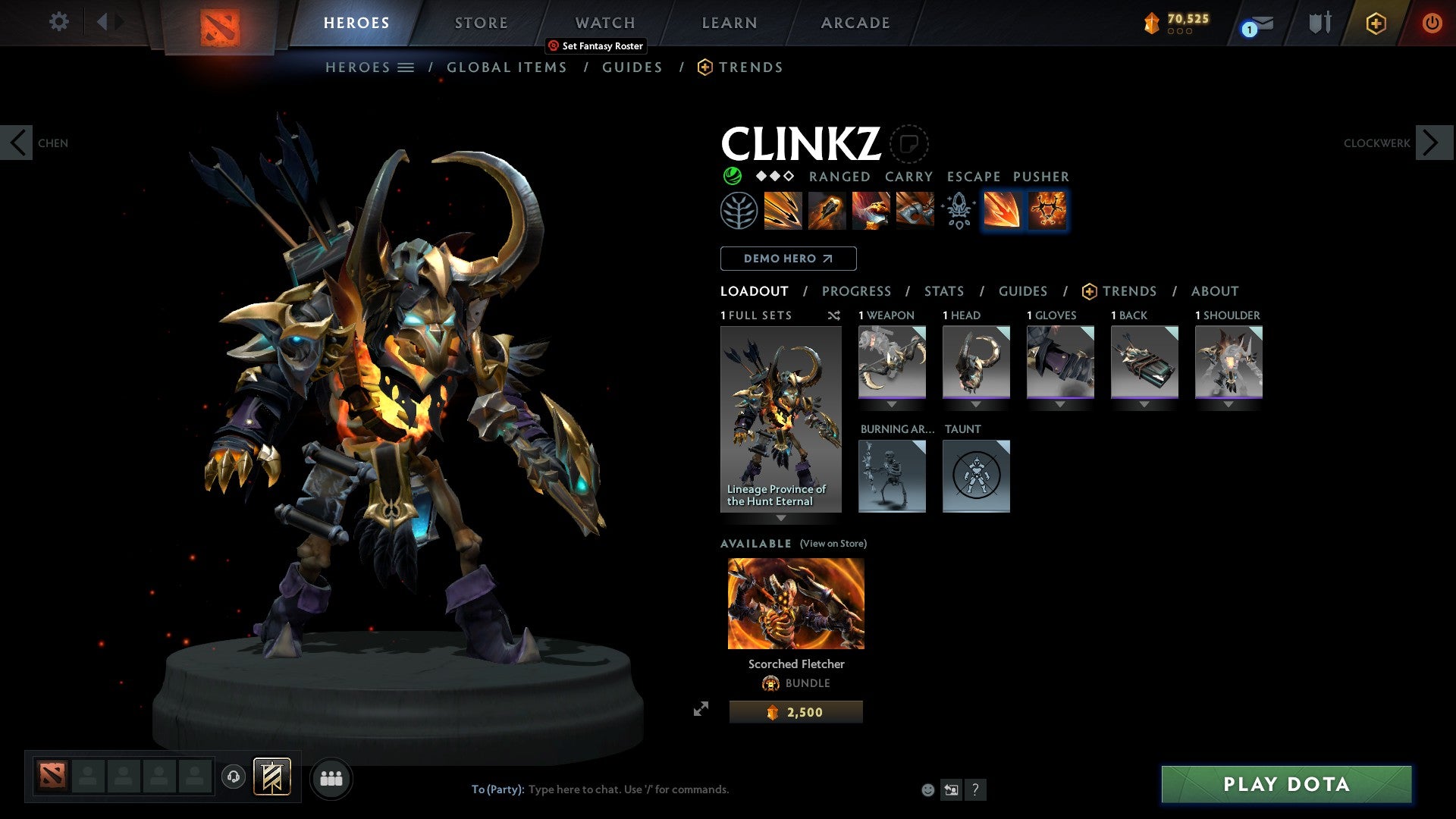Open friends list via the people icon

331,777
